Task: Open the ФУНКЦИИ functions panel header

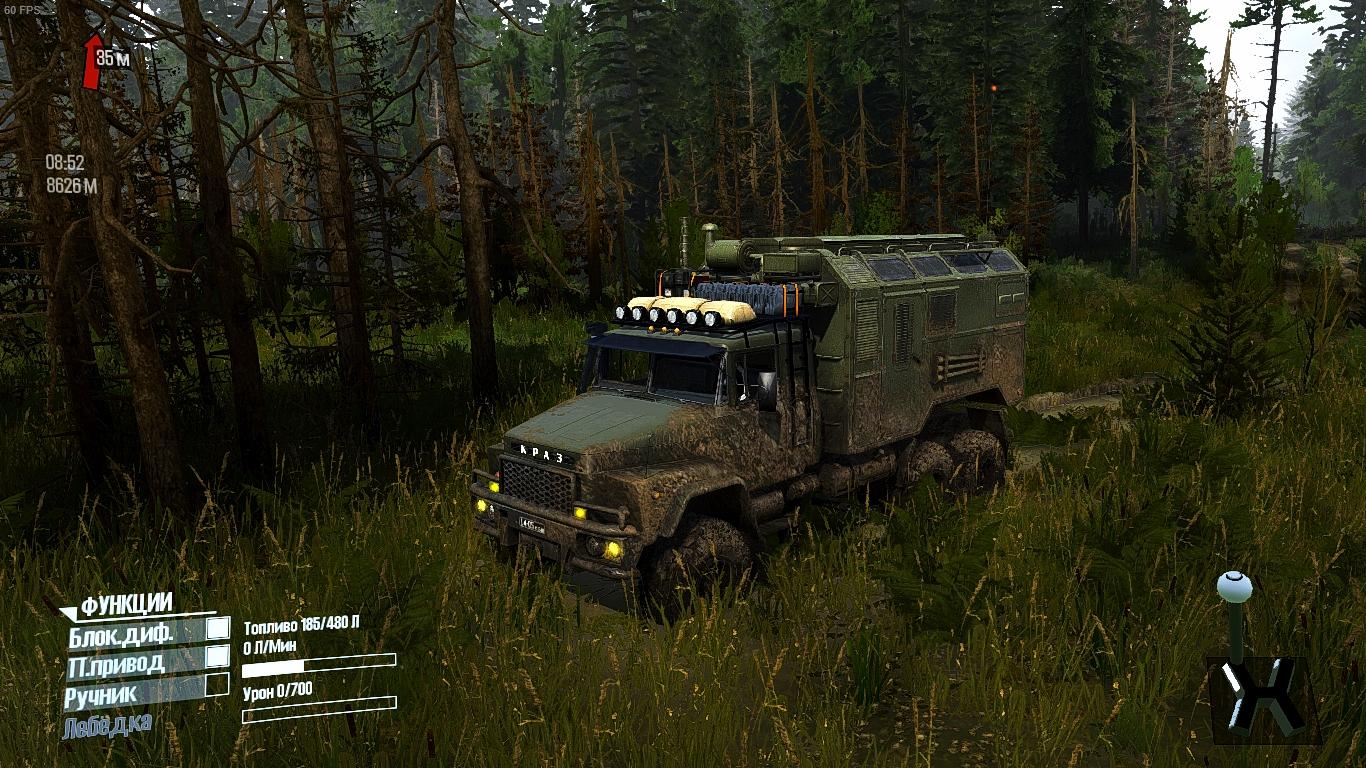Action: point(126,604)
